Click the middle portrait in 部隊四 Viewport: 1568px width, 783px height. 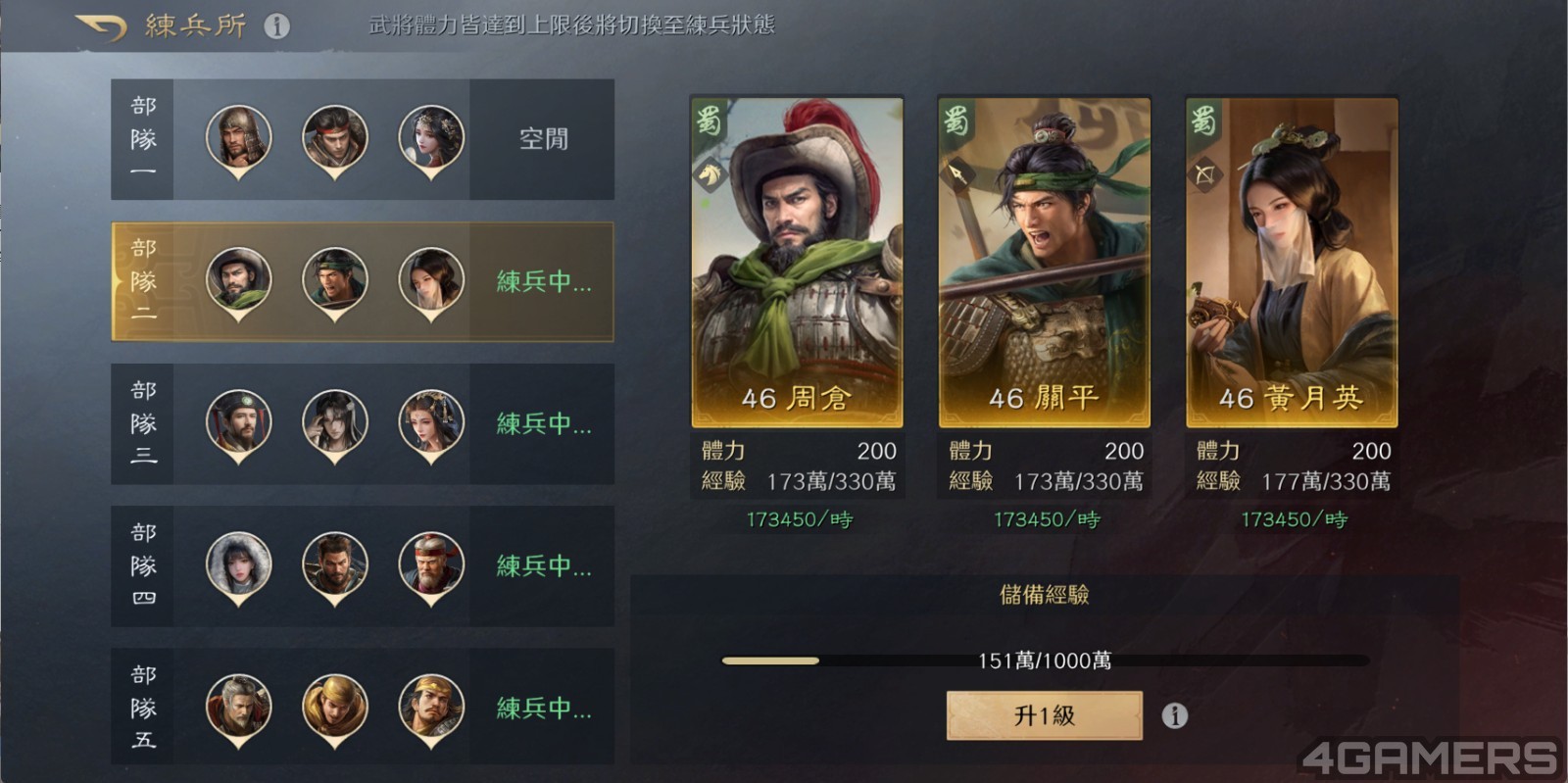point(333,562)
